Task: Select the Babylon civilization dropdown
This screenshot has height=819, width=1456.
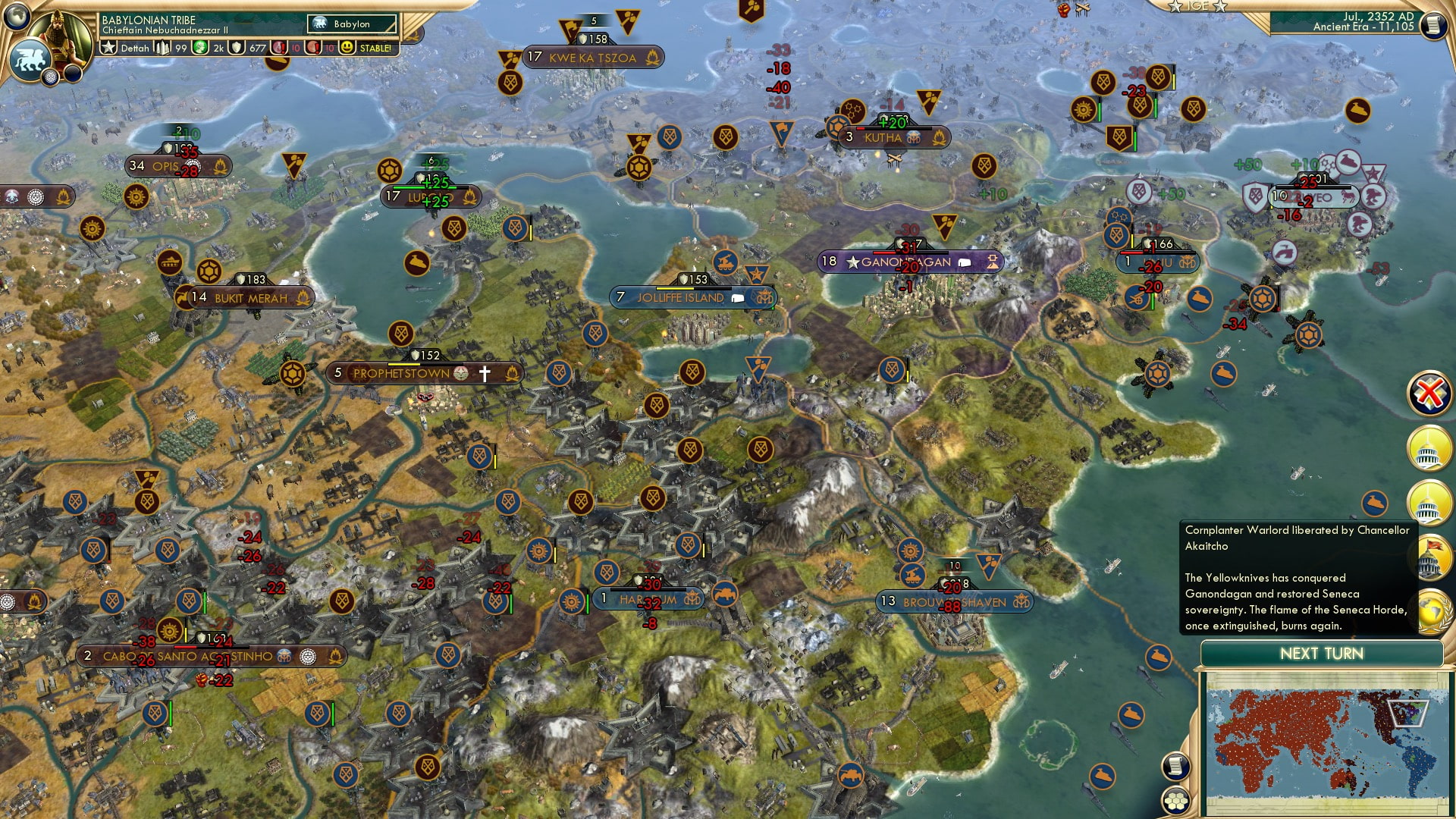Action: pyautogui.click(x=352, y=24)
